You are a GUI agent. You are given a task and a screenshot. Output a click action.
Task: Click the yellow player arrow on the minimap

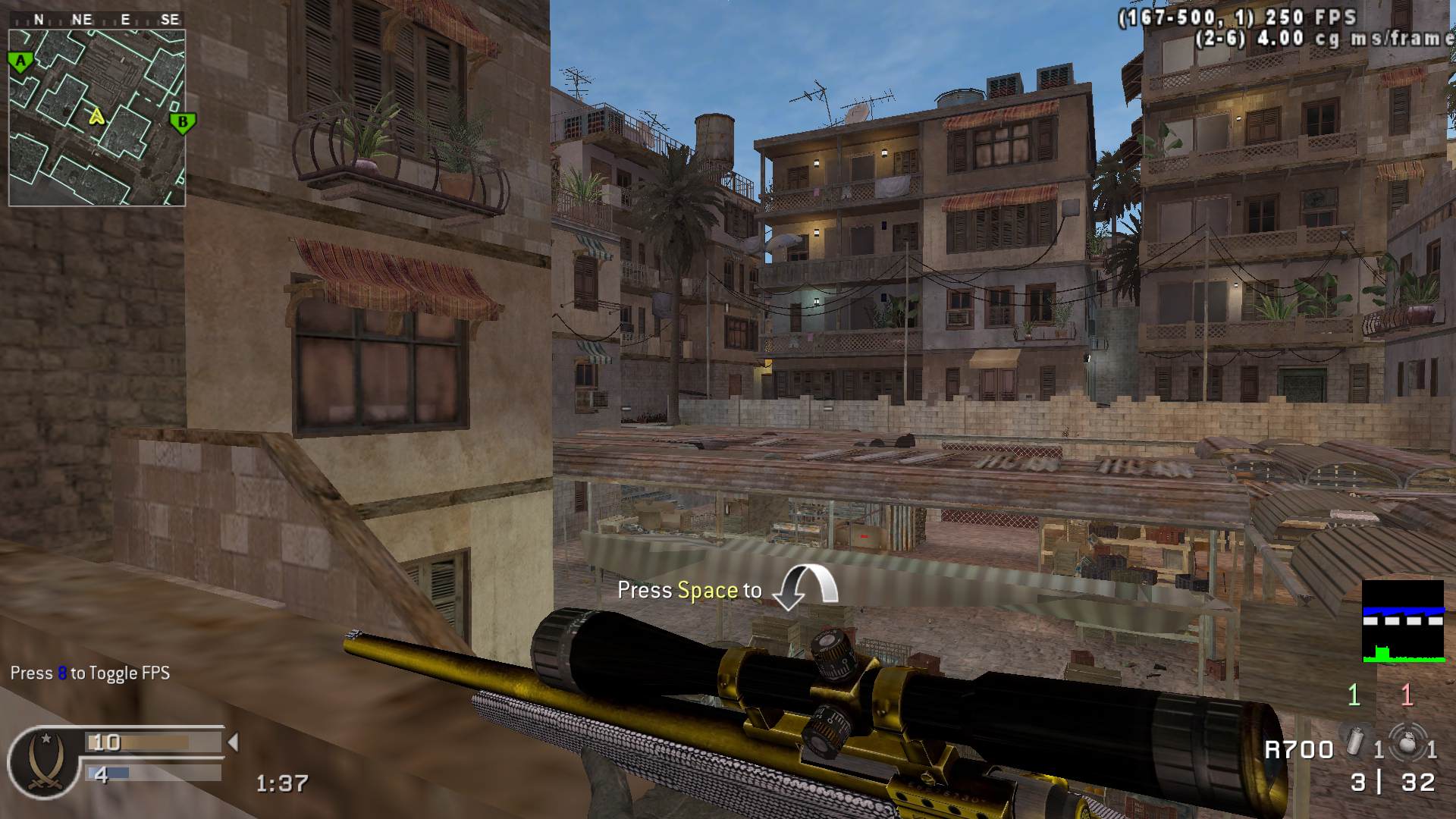coord(96,116)
